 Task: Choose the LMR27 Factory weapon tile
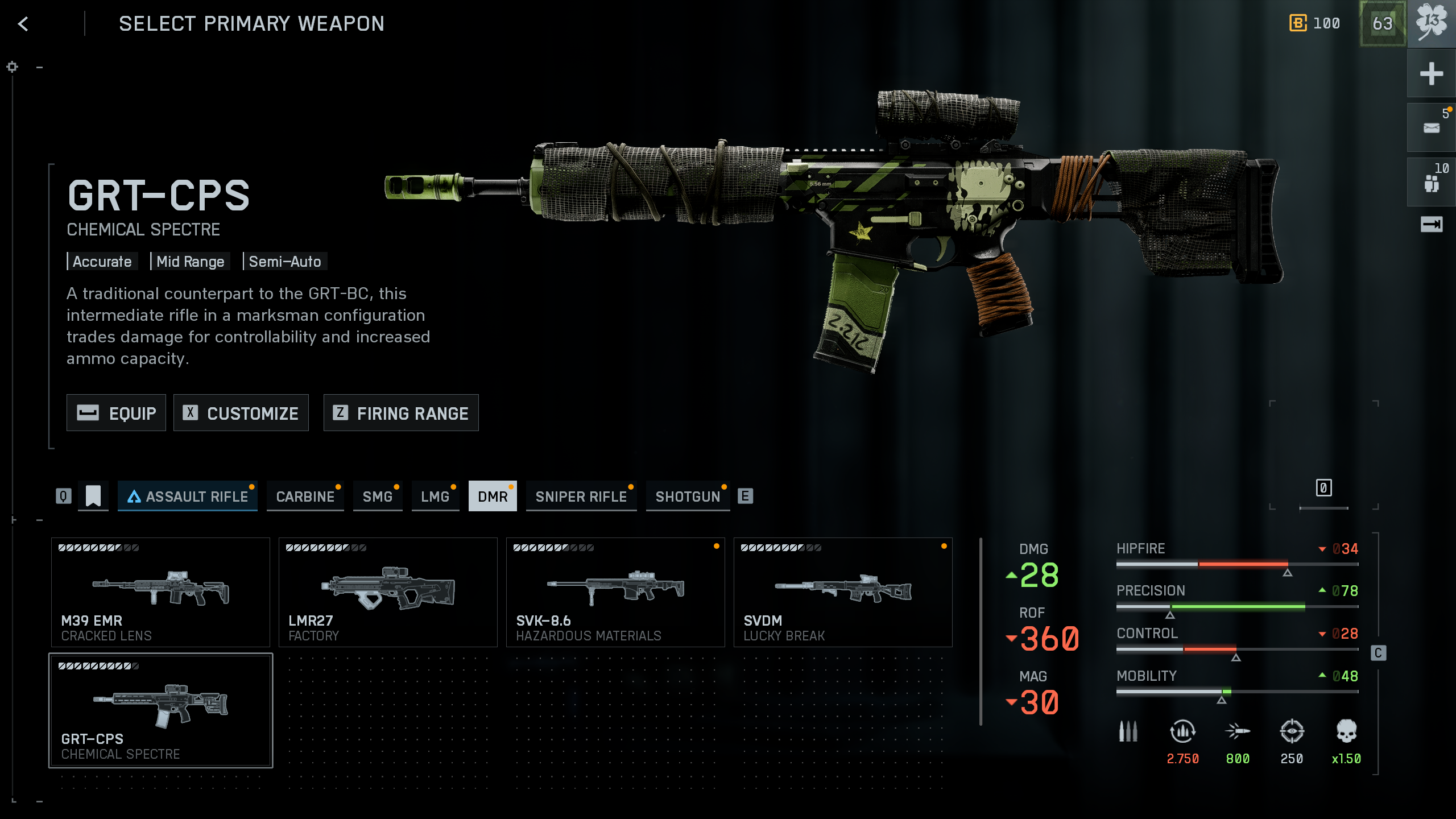388,592
